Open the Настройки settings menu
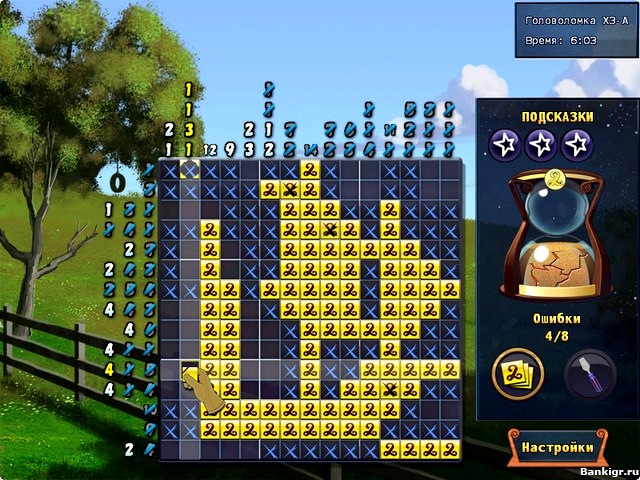Screen dimensions: 640x480 (557, 447)
